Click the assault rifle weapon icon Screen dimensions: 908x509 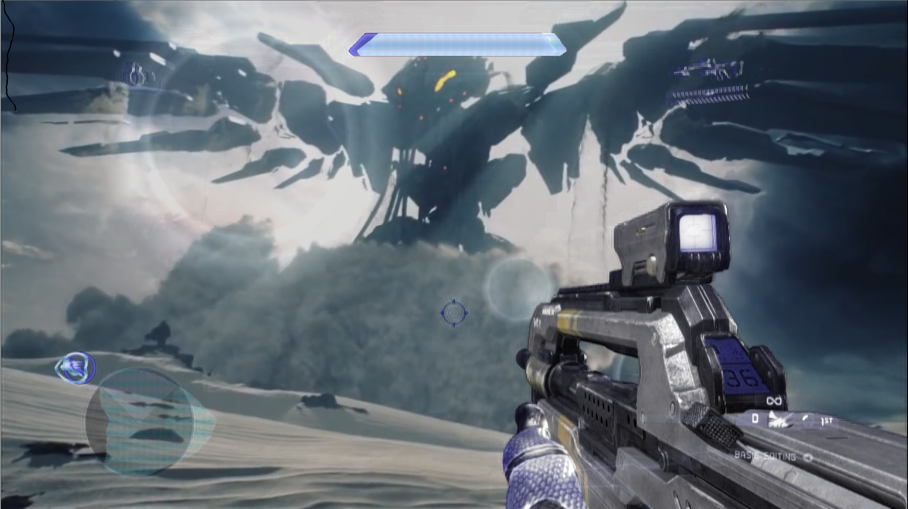click(707, 70)
